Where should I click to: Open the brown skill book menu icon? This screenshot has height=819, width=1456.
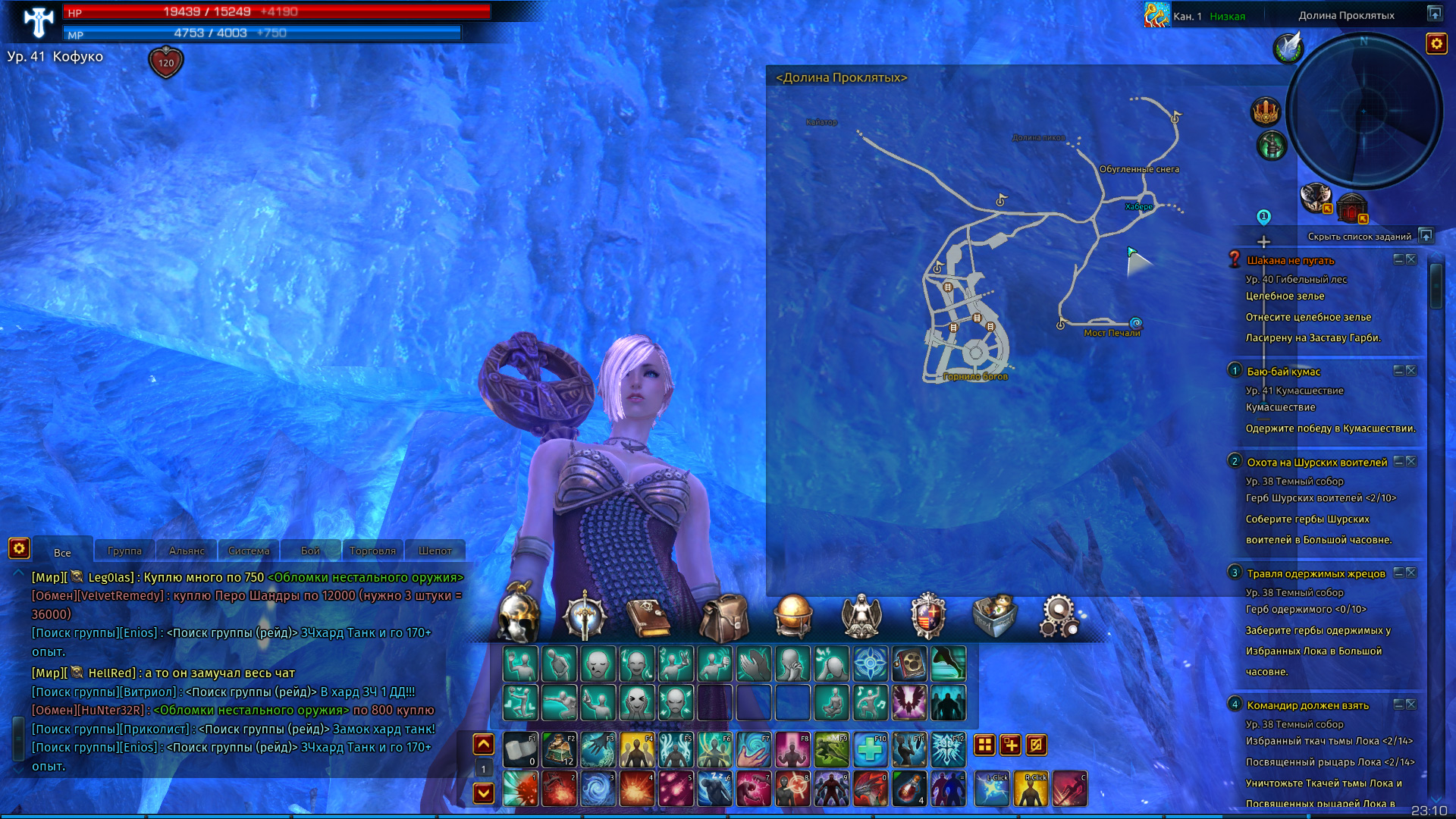click(x=648, y=617)
